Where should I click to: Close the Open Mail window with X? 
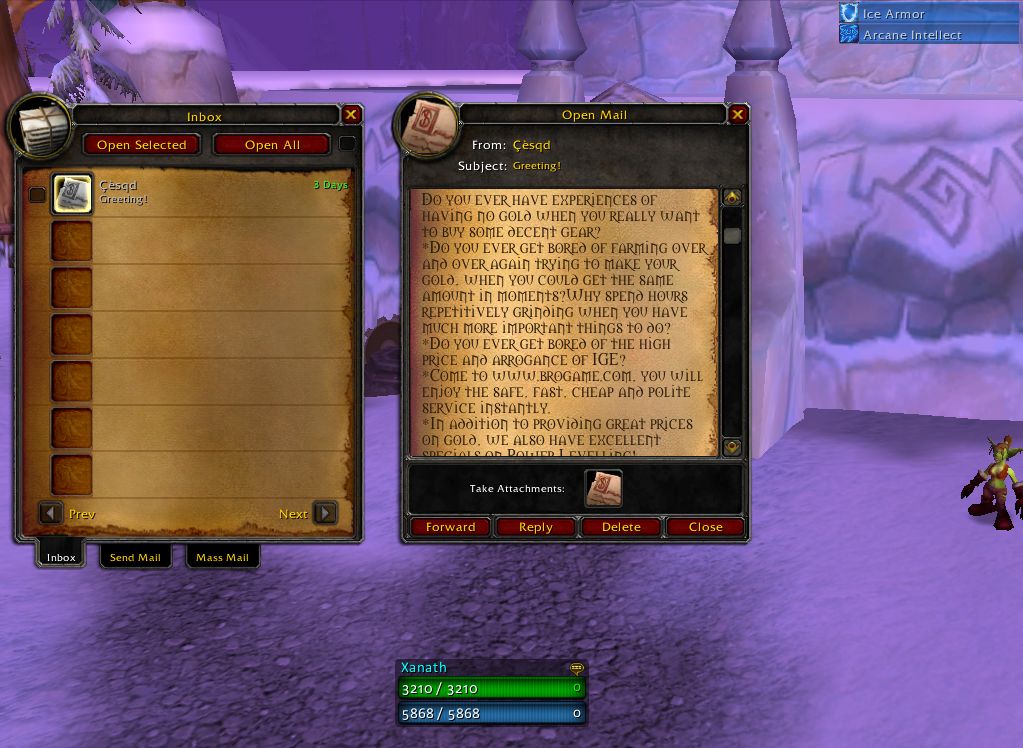(738, 115)
